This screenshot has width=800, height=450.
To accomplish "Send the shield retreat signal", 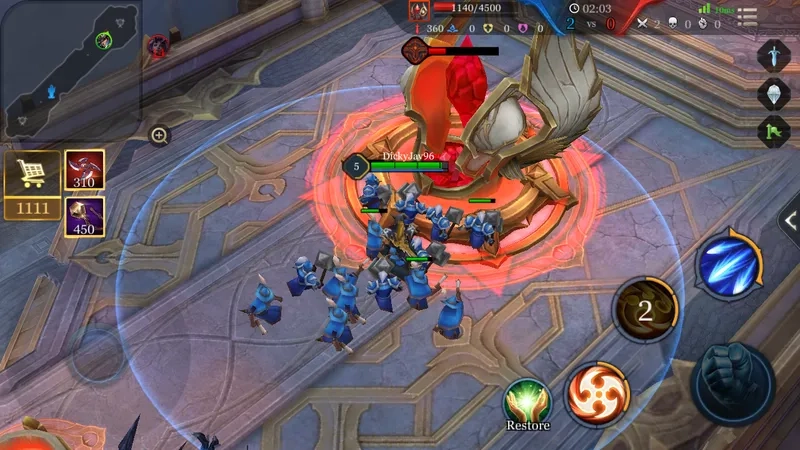I will [x=774, y=94].
